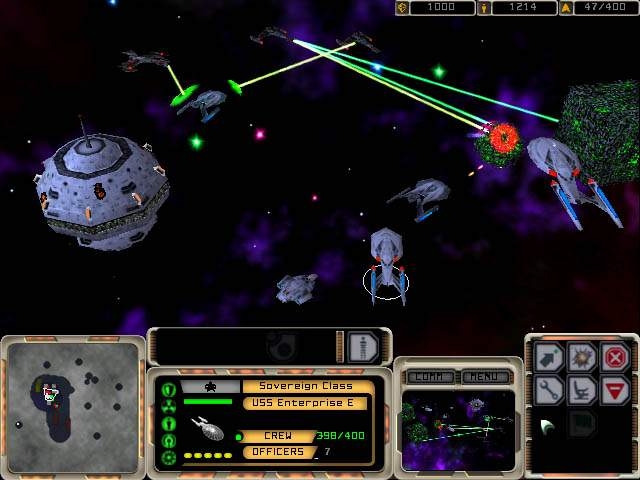
Task: Select the wrench repair command
Action: click(x=548, y=390)
